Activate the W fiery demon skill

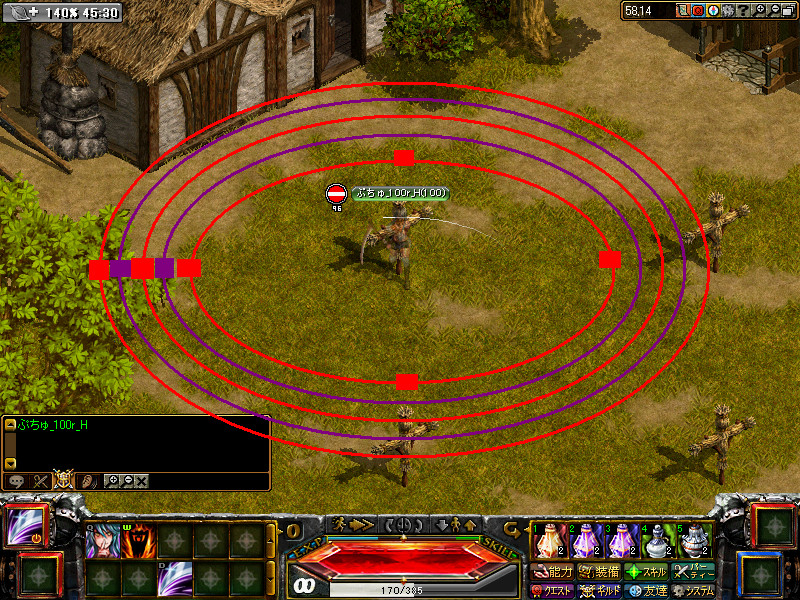[138, 541]
